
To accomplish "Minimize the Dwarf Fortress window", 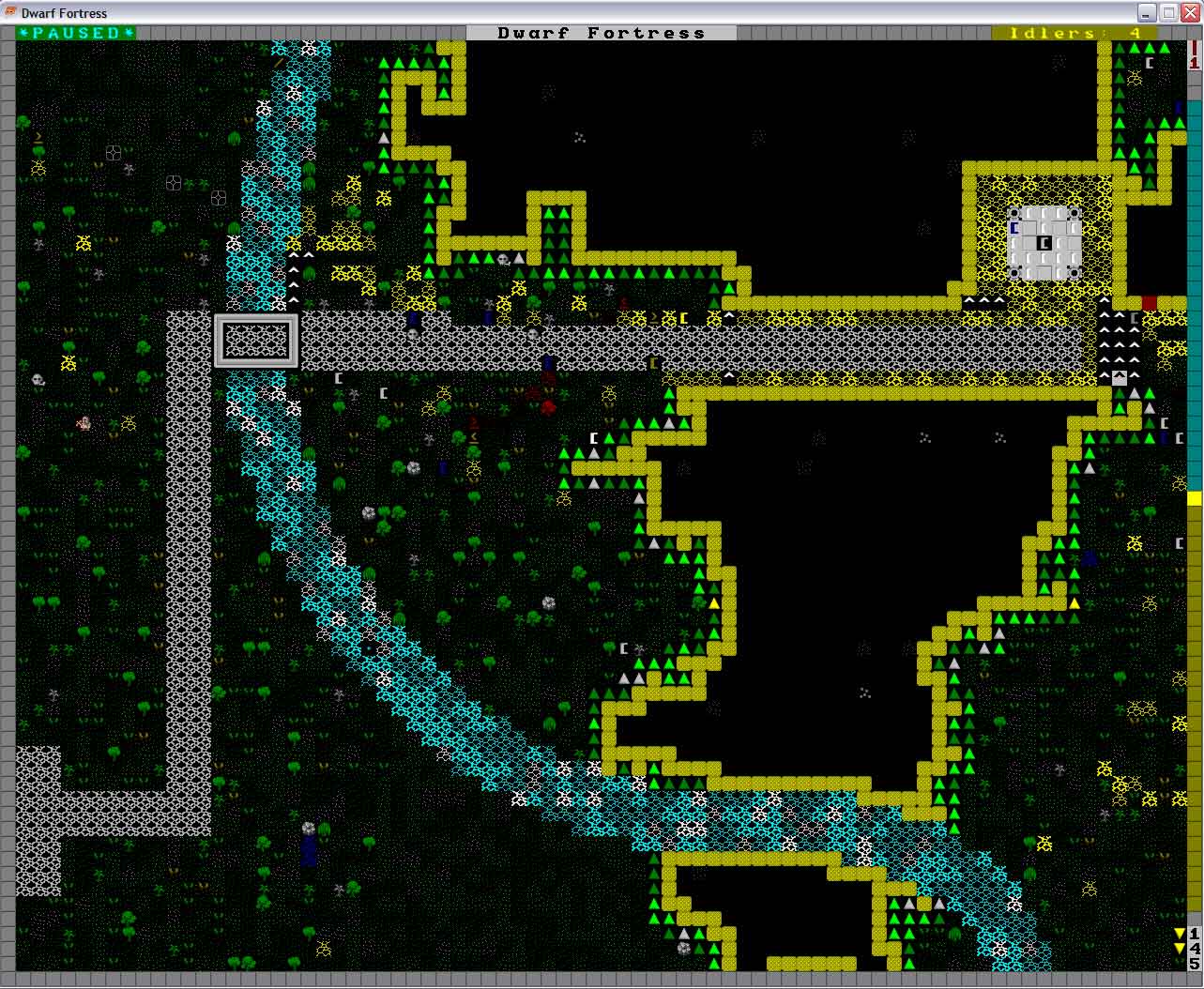I will click(x=1148, y=12).
